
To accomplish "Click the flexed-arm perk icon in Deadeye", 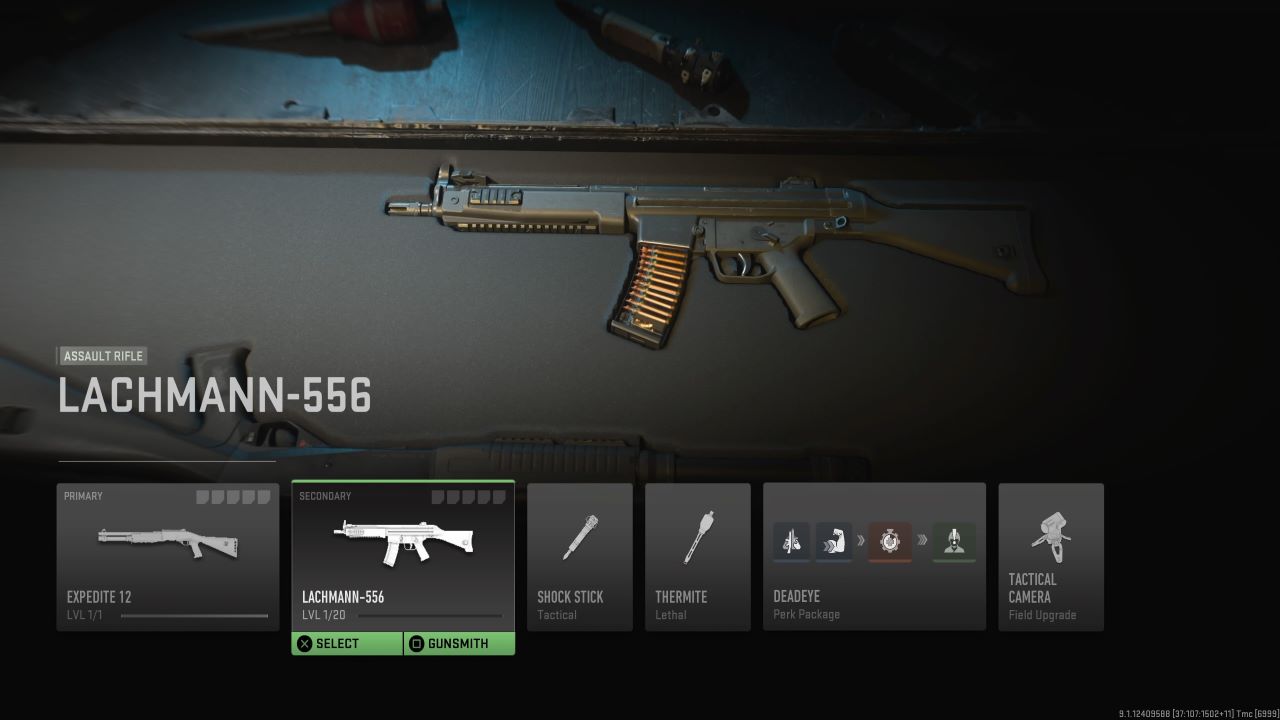I will tap(836, 541).
